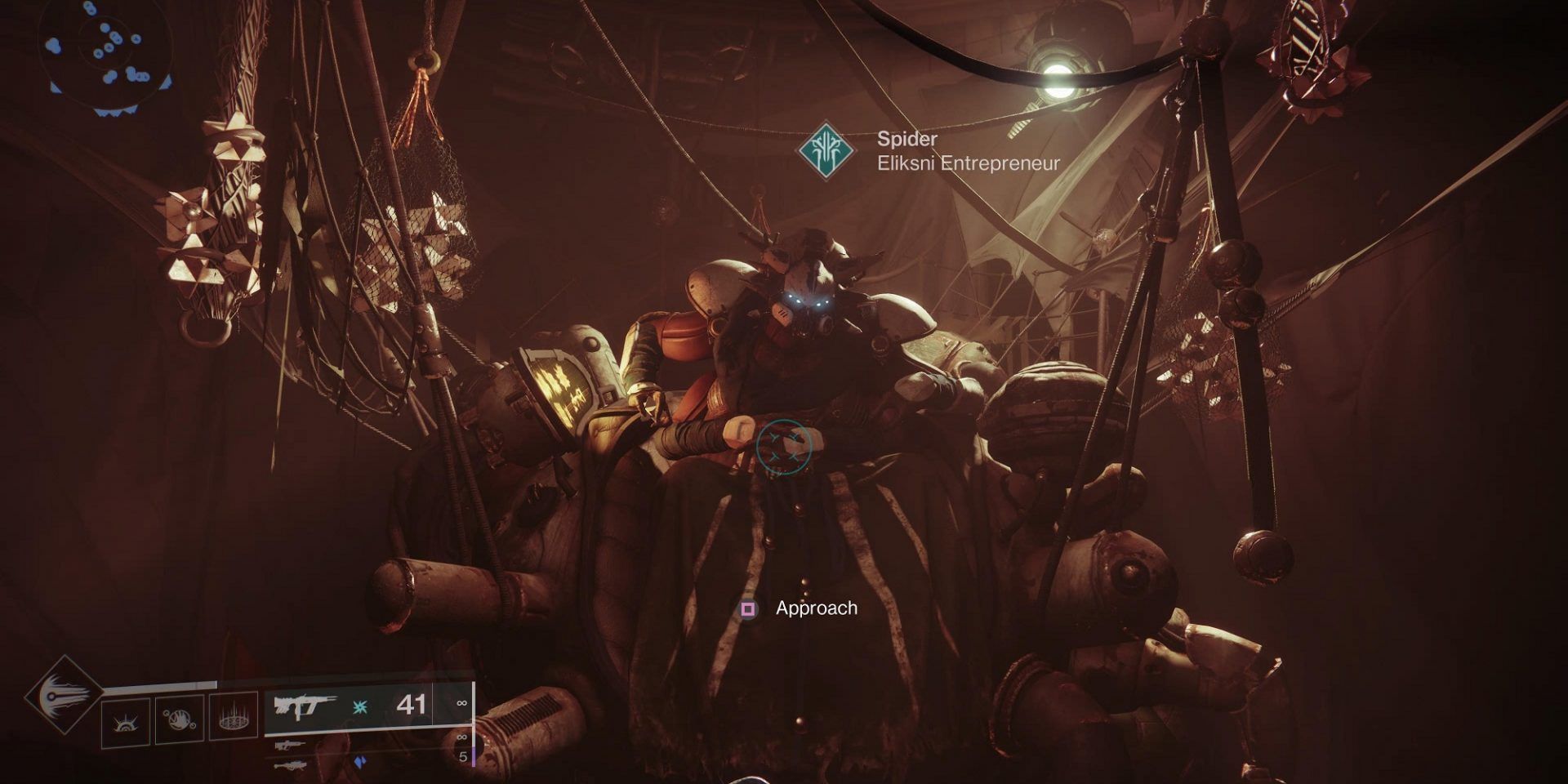Select the square button prompt icon beside Approach
The height and width of the screenshot is (784, 1568).
747,608
